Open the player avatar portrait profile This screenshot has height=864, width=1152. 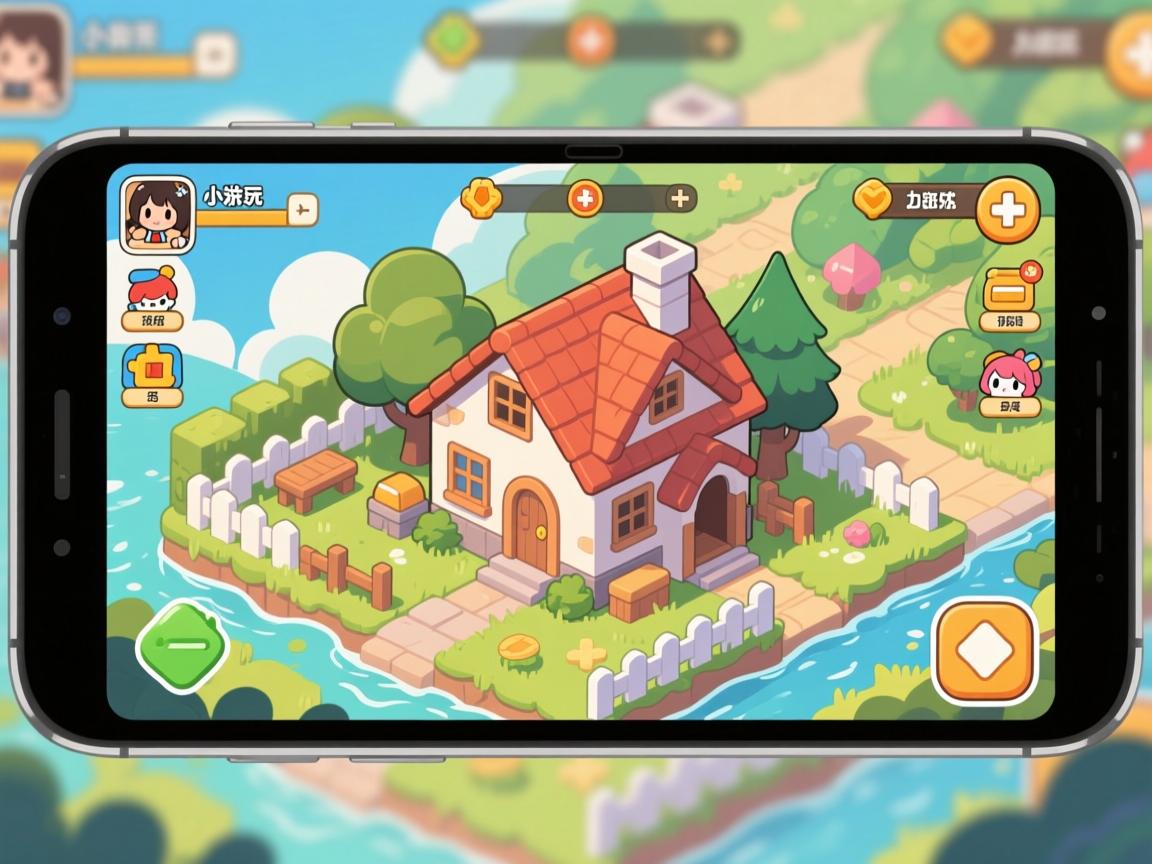pos(157,214)
